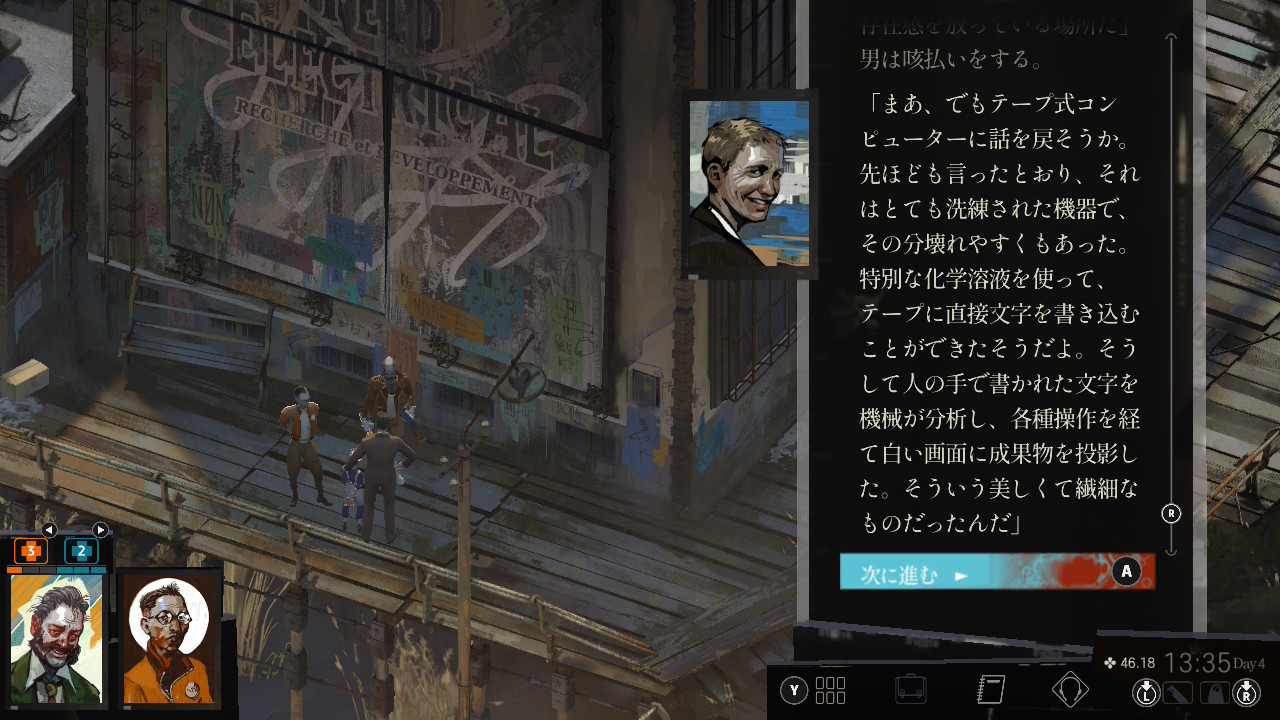Open the journal notebook icon
The image size is (1280, 720).
point(990,690)
